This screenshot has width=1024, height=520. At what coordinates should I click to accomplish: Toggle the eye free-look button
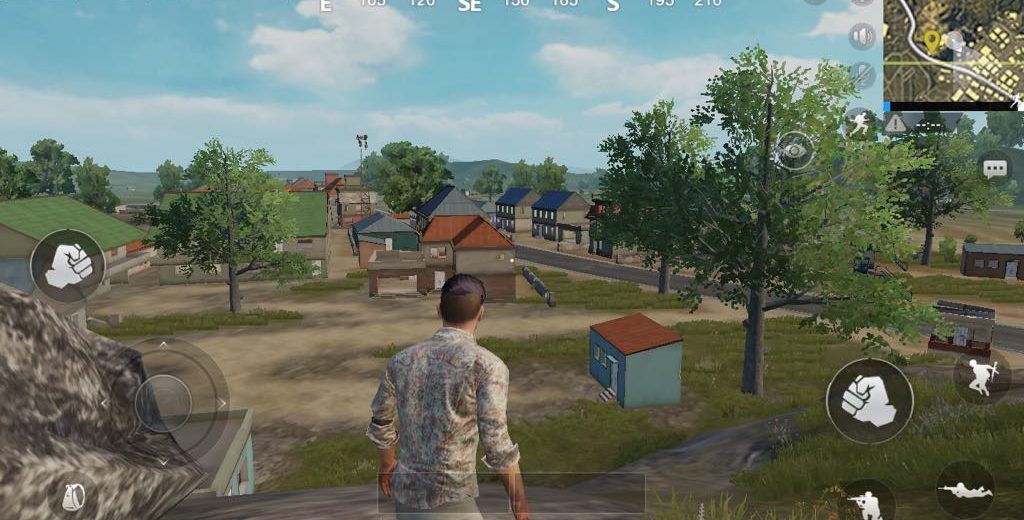(795, 150)
